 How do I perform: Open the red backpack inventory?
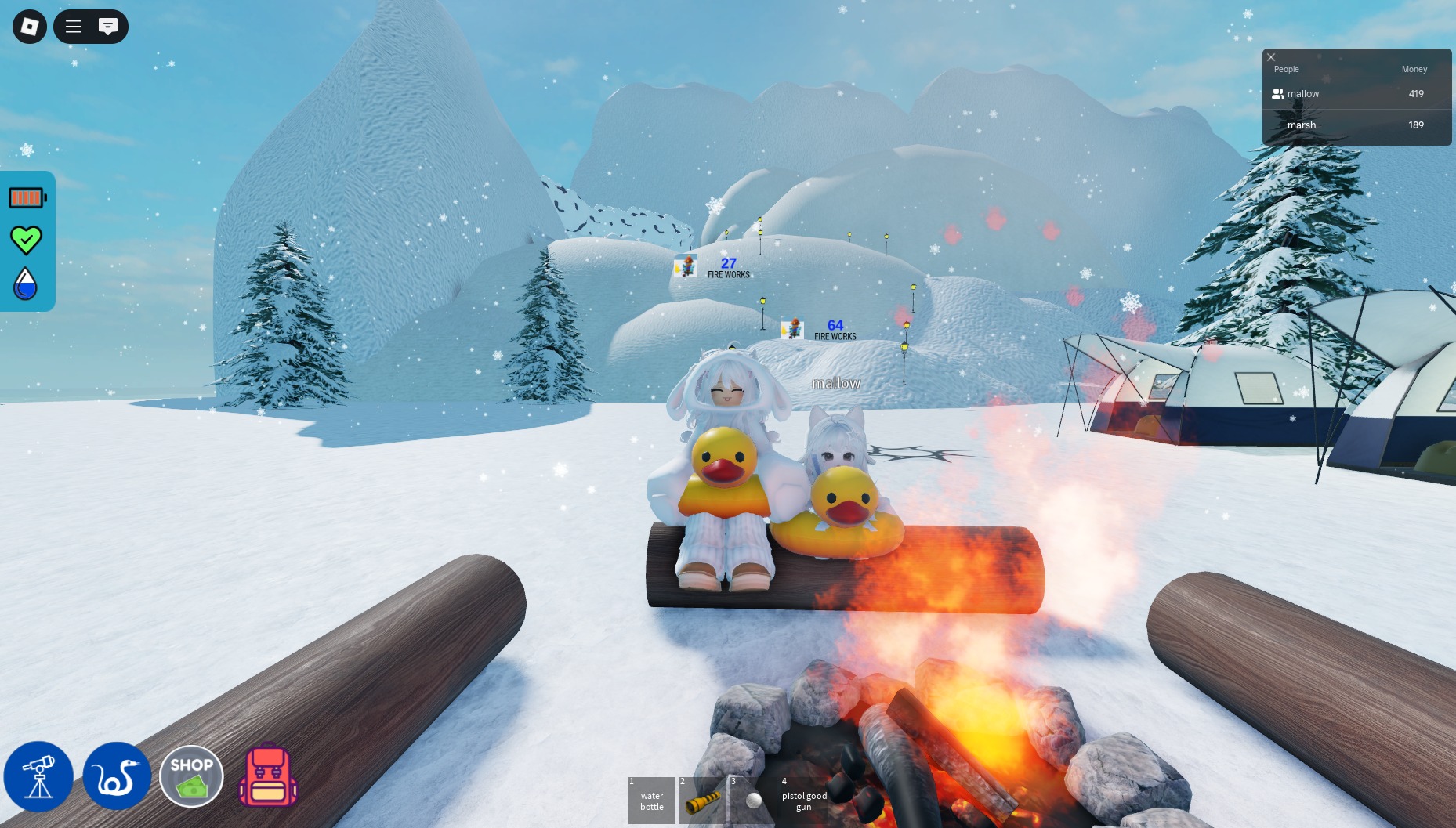(x=268, y=776)
